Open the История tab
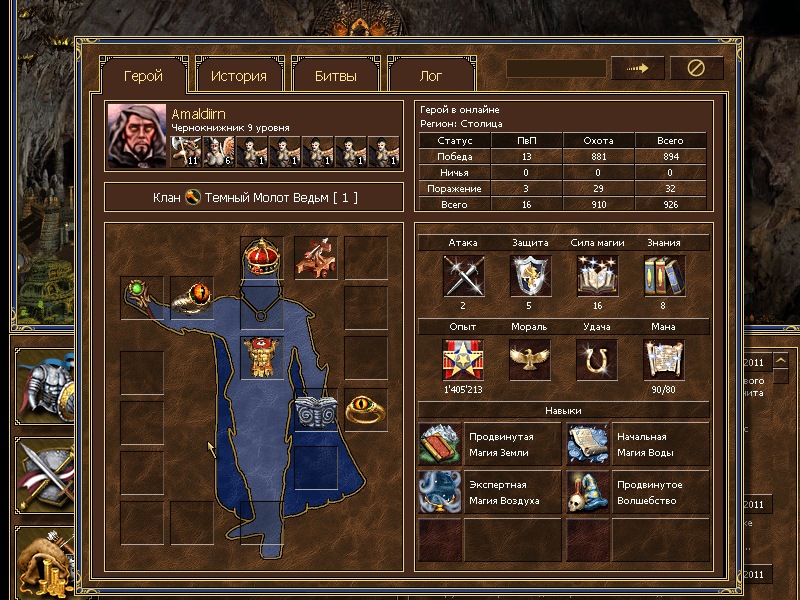This screenshot has width=800, height=600. coord(238,76)
